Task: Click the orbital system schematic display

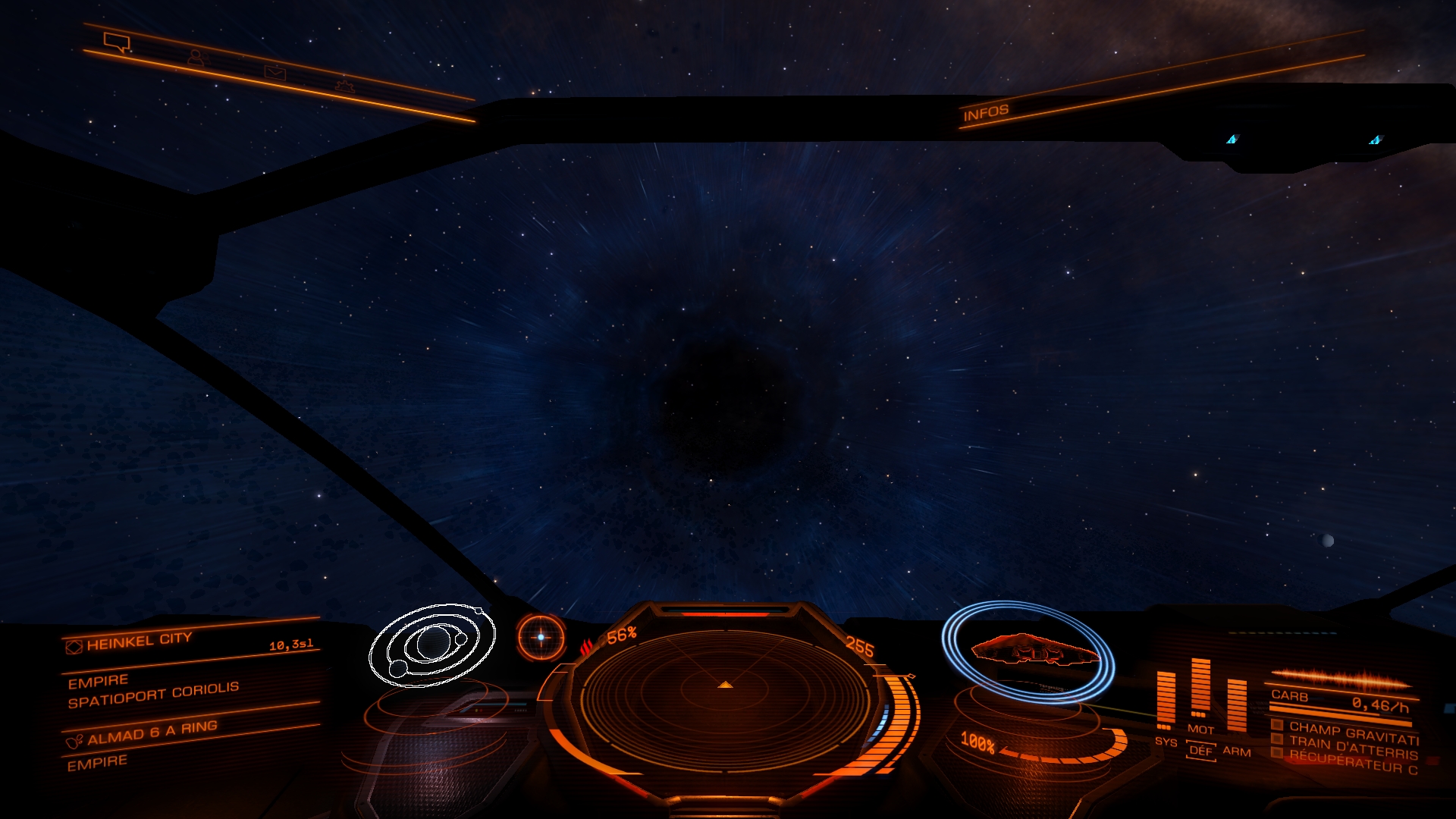Action: (432, 645)
